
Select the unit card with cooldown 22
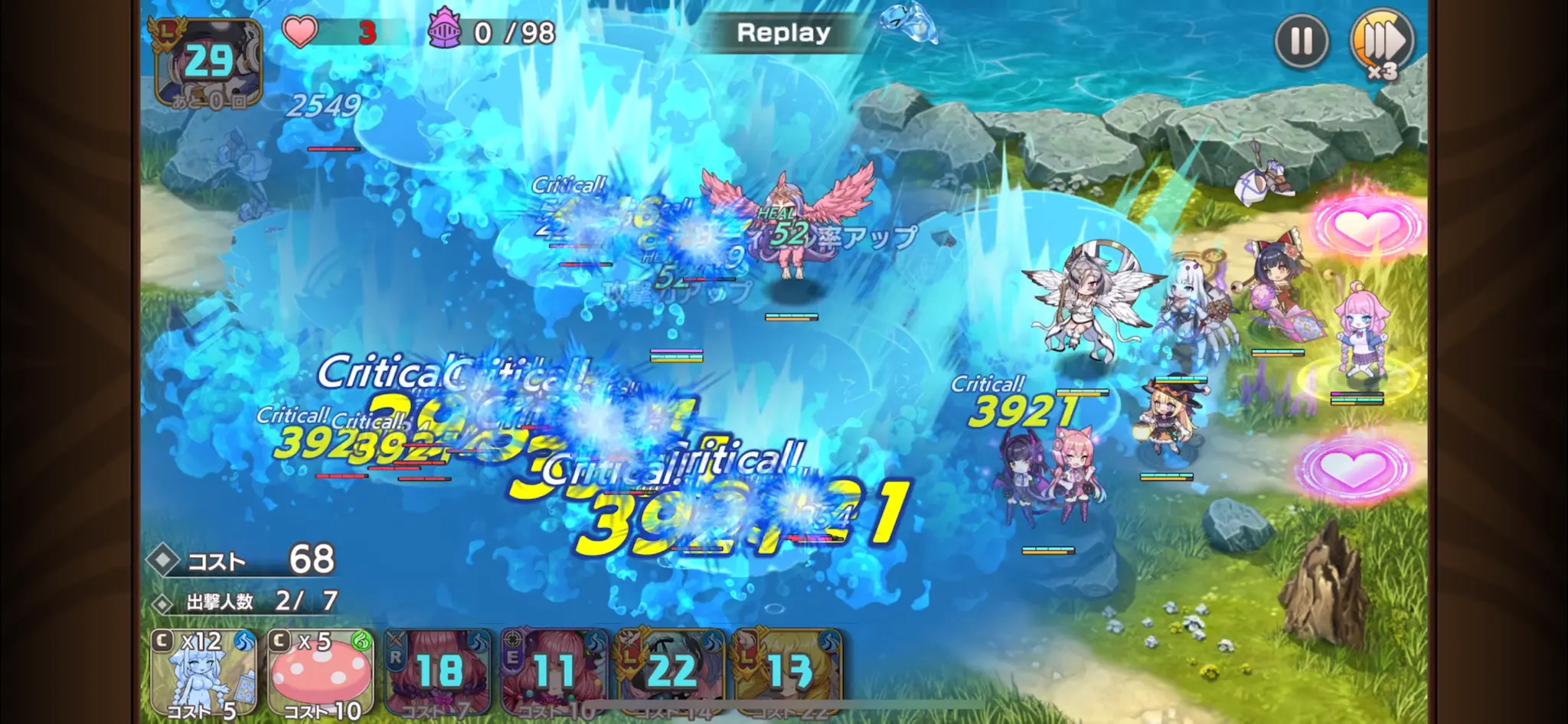tap(671, 673)
